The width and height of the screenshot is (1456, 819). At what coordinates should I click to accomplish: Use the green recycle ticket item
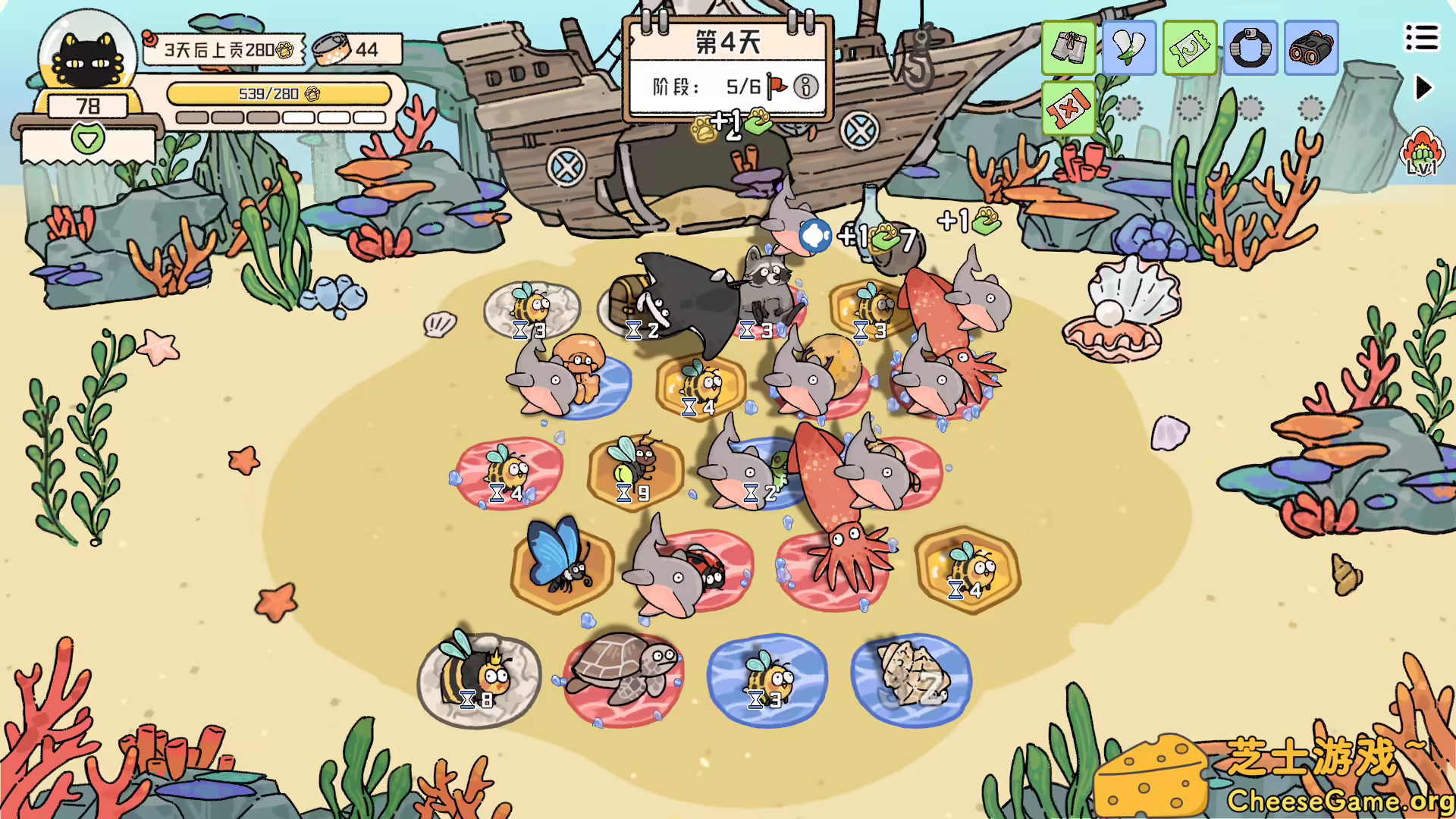click(1189, 49)
